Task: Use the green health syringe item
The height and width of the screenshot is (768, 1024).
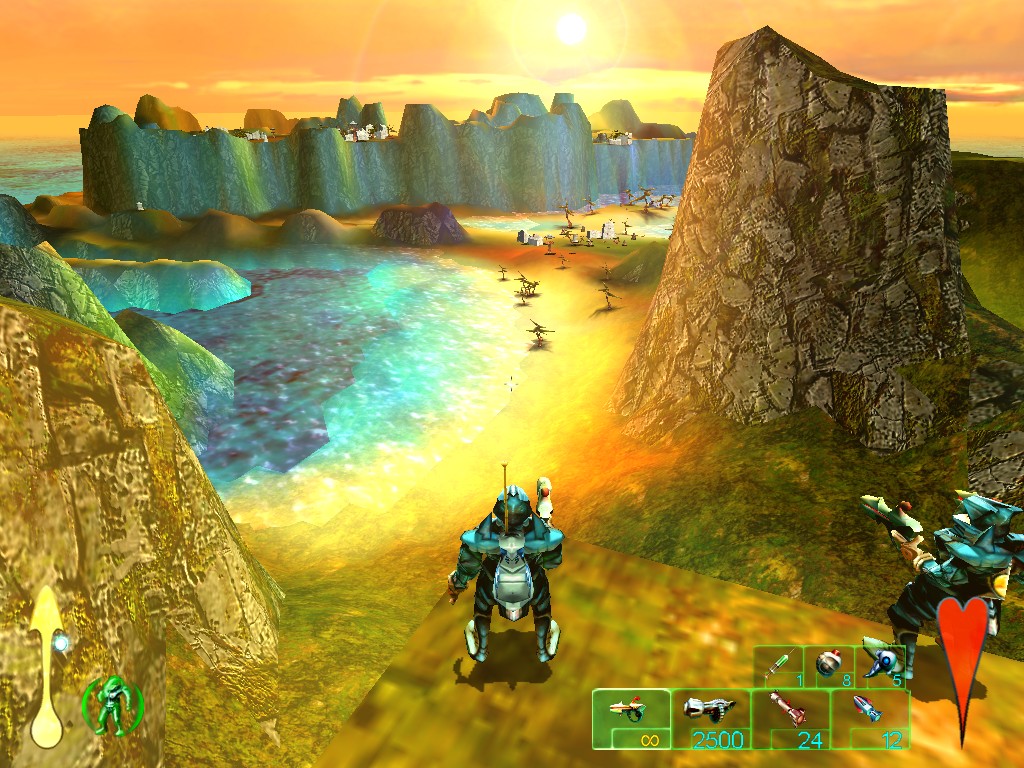Action: [x=780, y=665]
